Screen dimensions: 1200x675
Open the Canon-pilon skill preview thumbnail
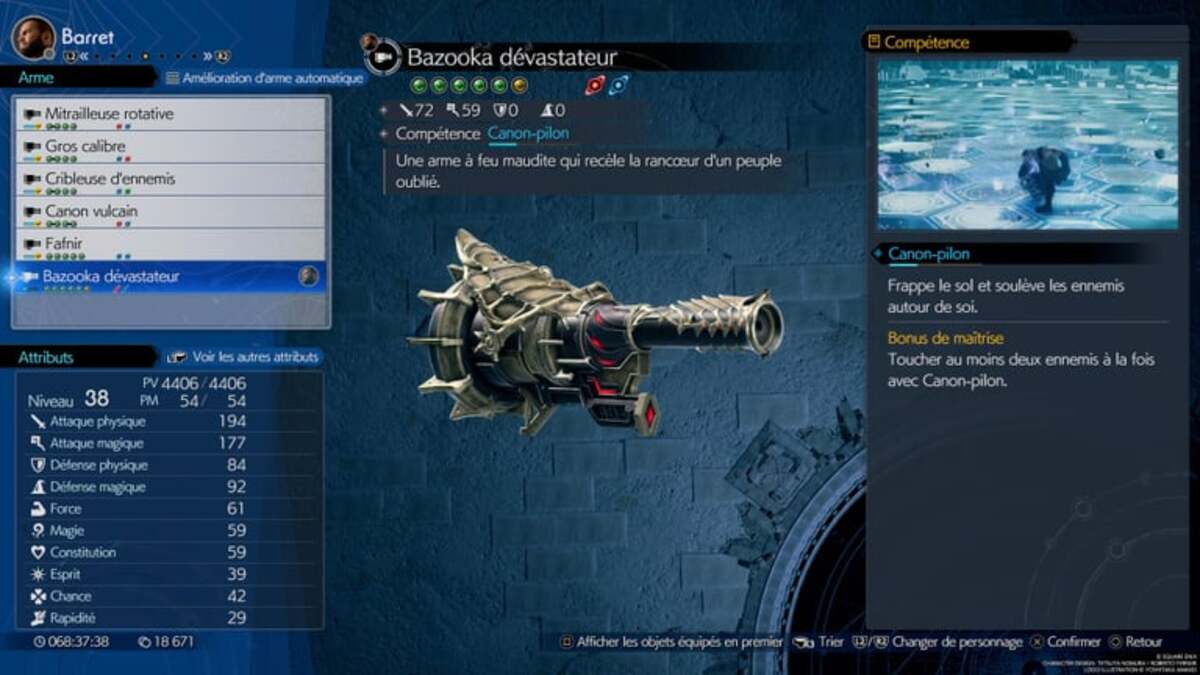click(x=1027, y=145)
